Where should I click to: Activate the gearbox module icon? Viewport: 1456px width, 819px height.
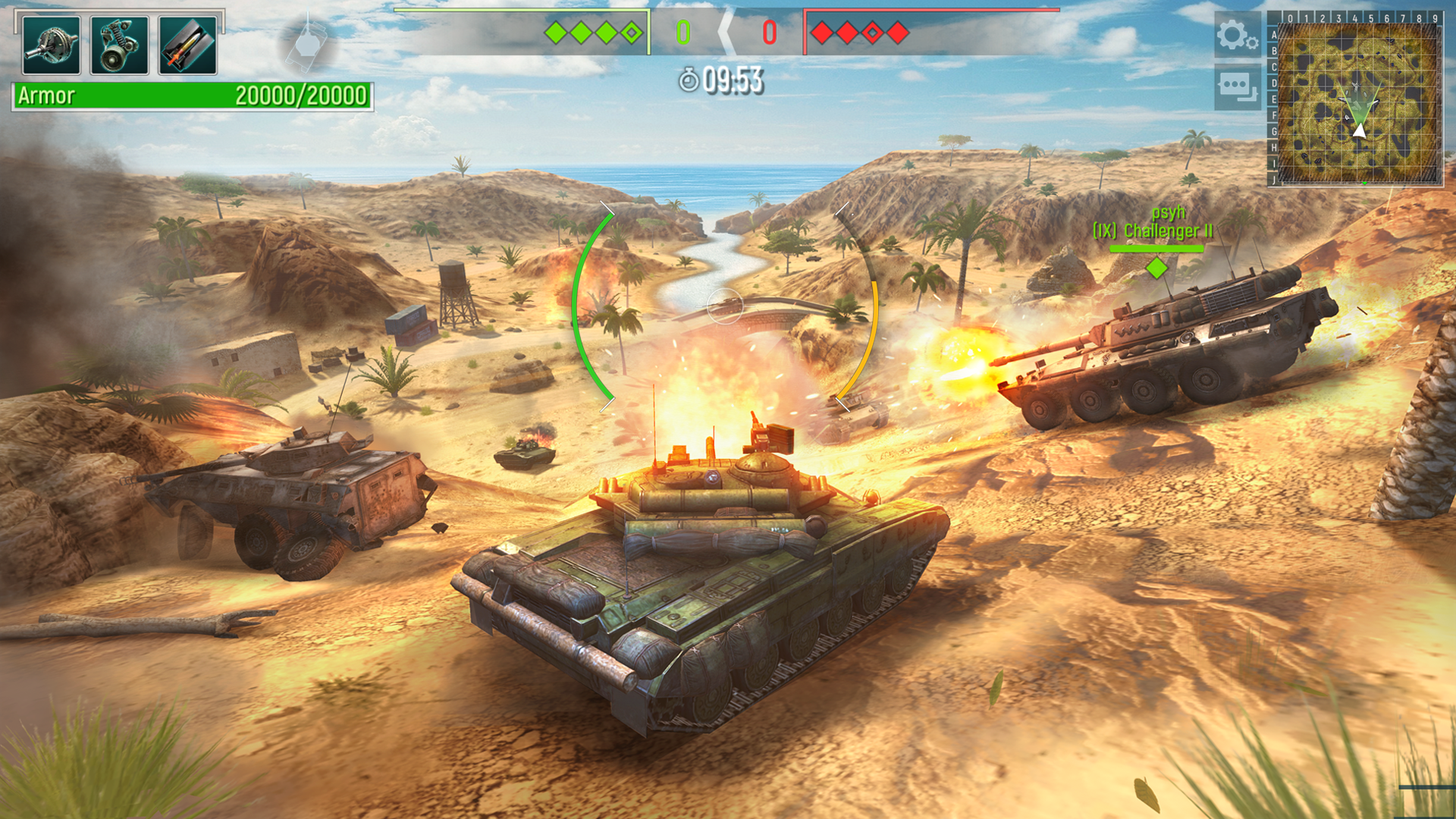click(x=51, y=45)
